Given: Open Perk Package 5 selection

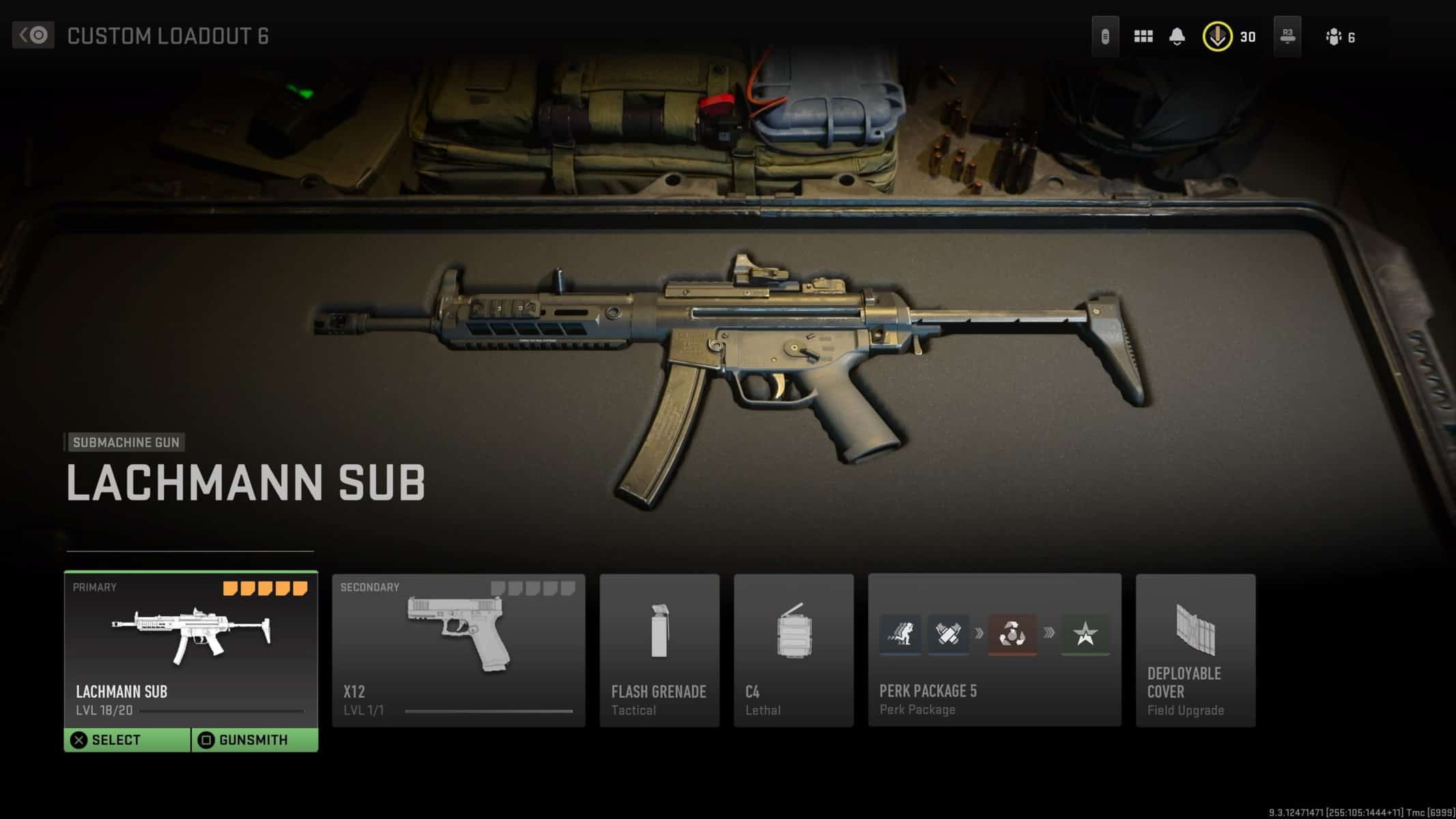Looking at the screenshot, I should coord(994,650).
